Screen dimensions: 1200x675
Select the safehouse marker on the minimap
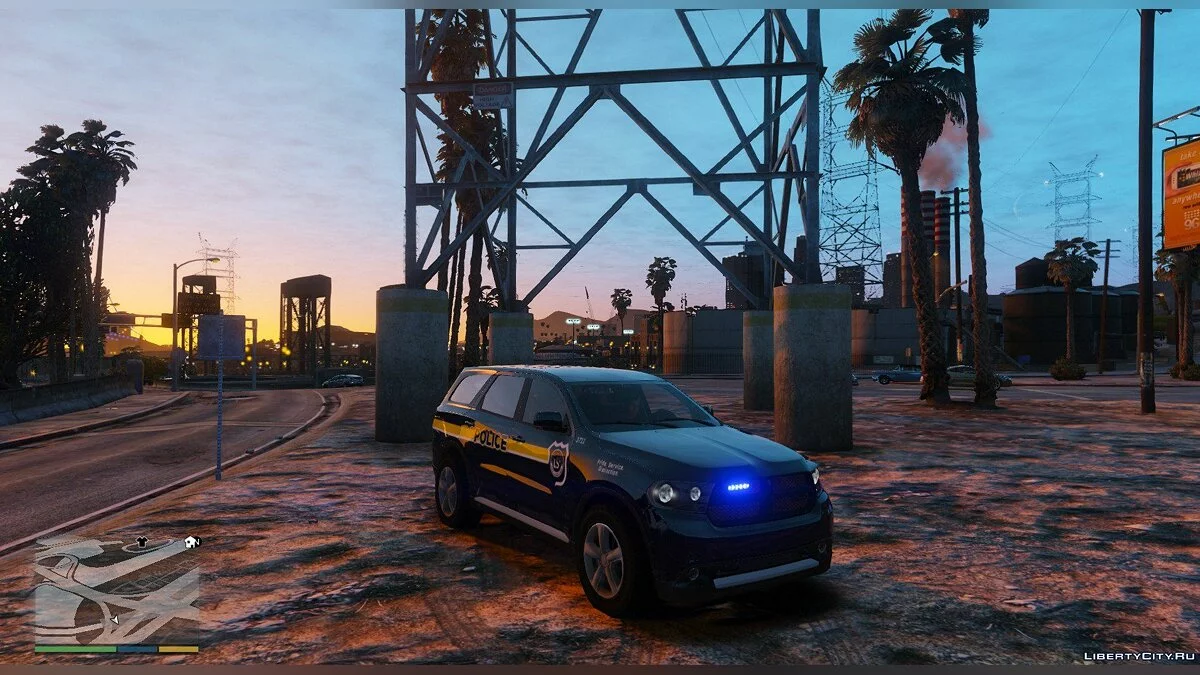click(191, 542)
